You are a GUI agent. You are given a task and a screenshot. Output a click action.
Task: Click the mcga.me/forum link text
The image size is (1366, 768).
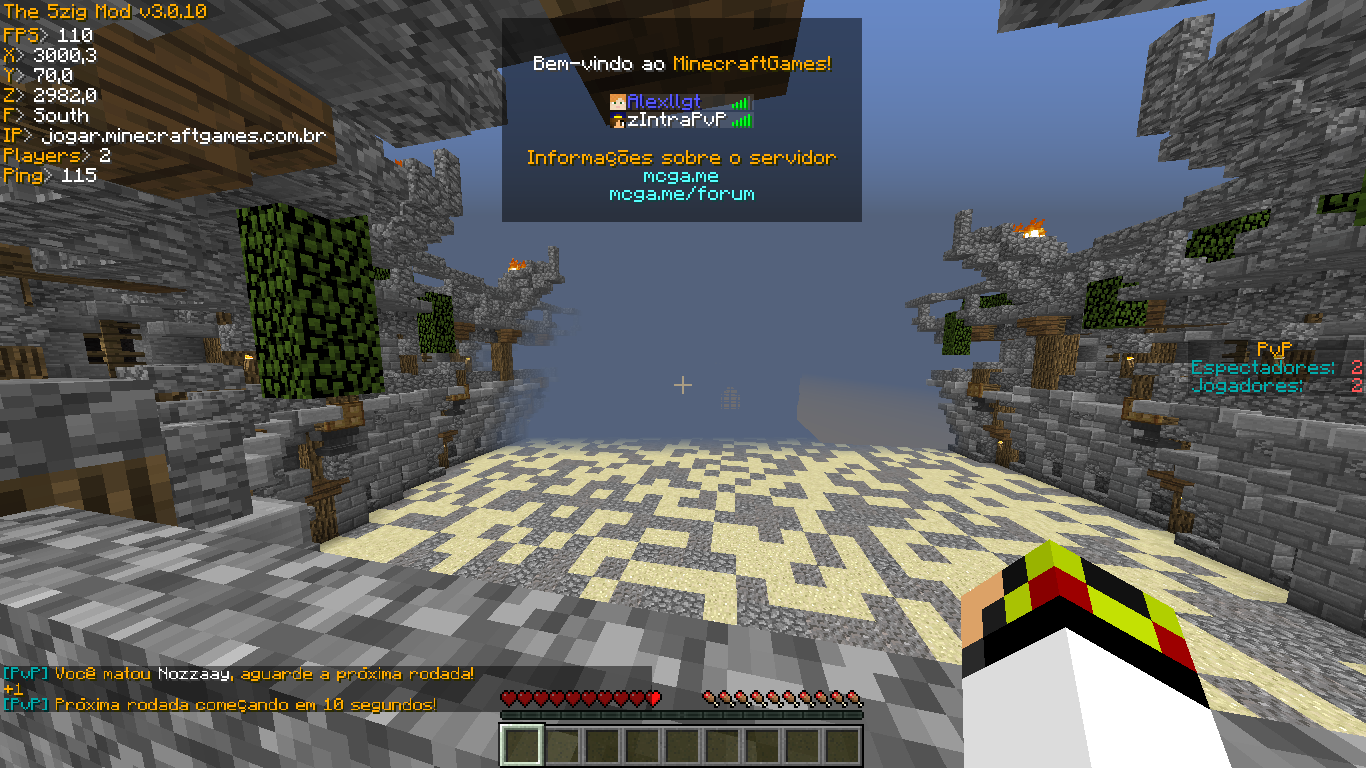681,194
